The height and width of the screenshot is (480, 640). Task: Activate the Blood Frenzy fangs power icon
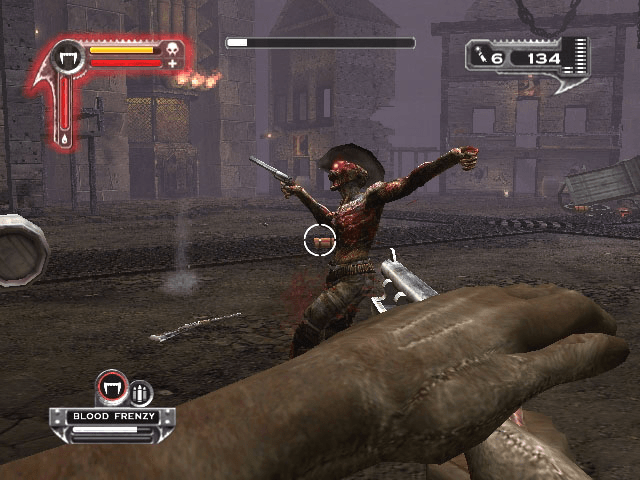112,388
